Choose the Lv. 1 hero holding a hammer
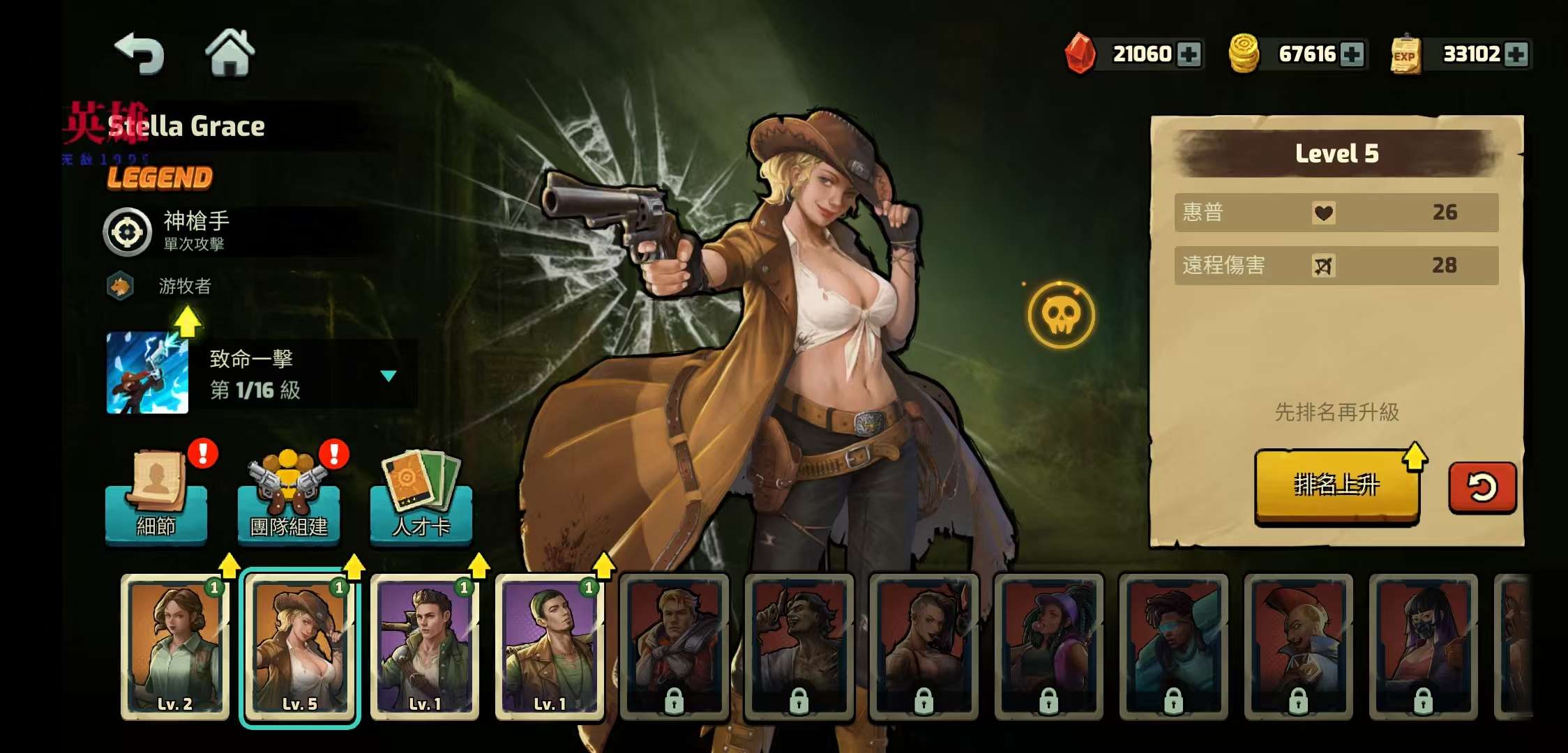Viewport: 1568px width, 753px height. tap(425, 646)
